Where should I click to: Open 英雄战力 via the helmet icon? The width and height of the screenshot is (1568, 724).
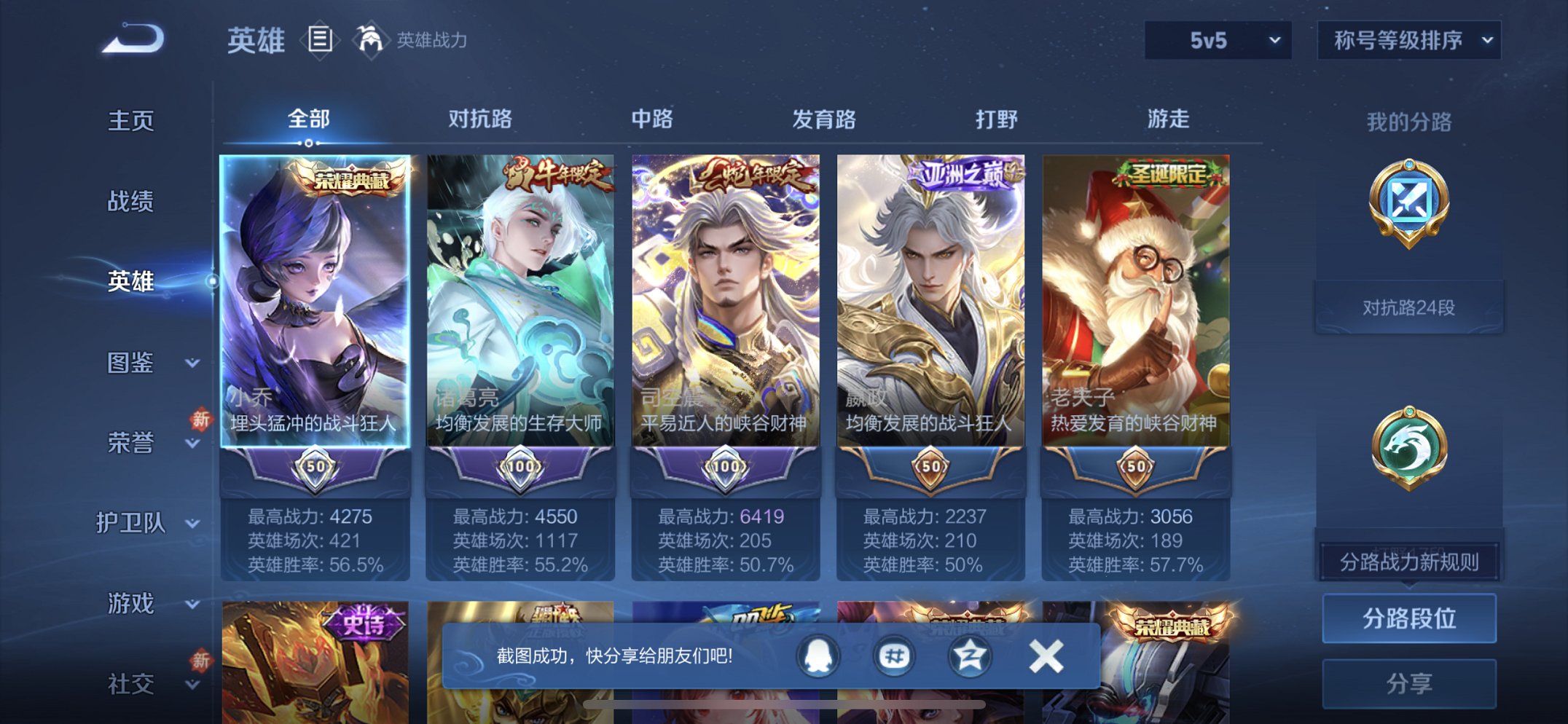pos(371,40)
